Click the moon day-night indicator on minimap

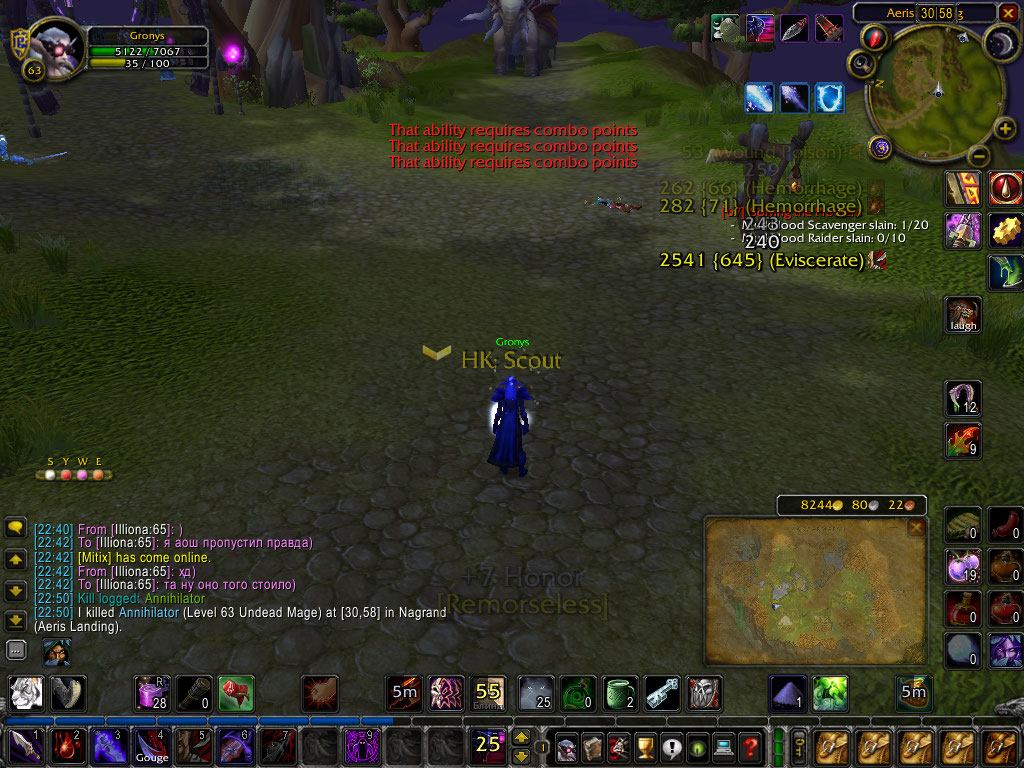1001,42
